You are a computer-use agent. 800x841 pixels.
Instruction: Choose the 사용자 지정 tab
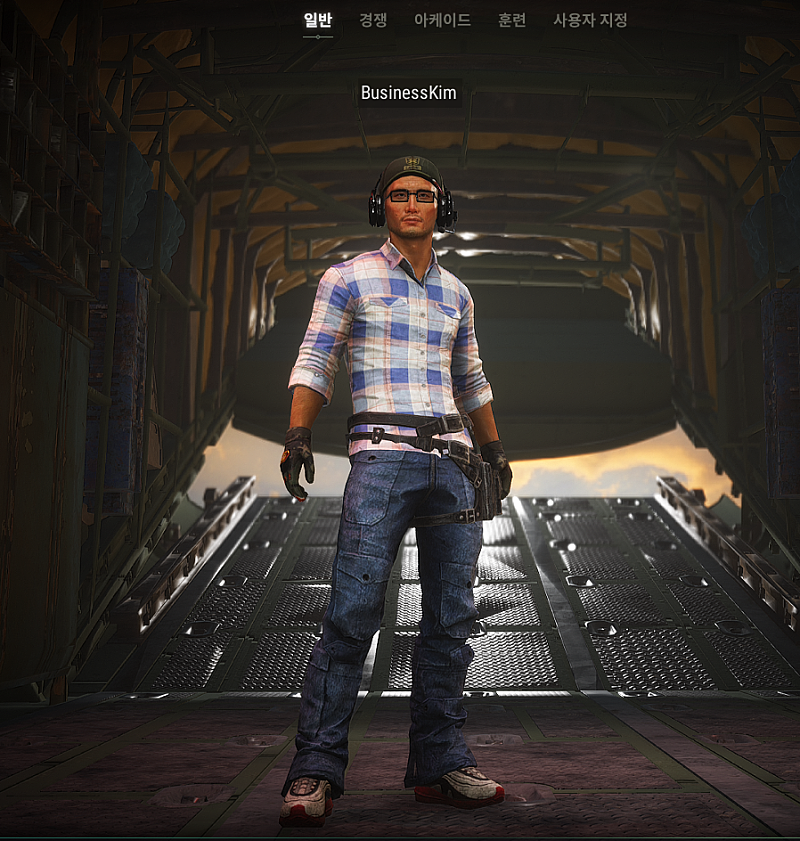(590, 20)
